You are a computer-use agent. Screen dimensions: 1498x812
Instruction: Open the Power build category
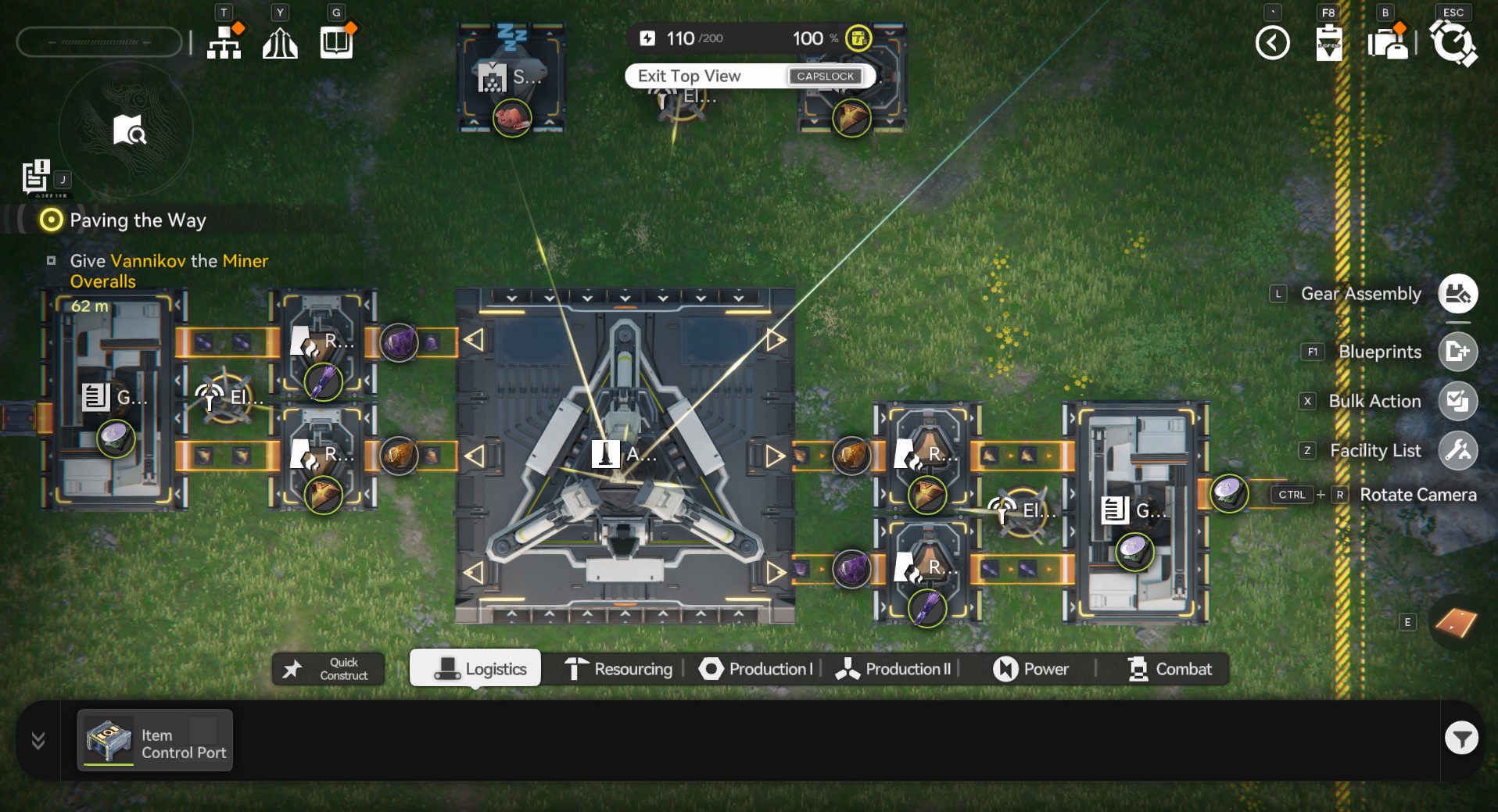point(1030,669)
